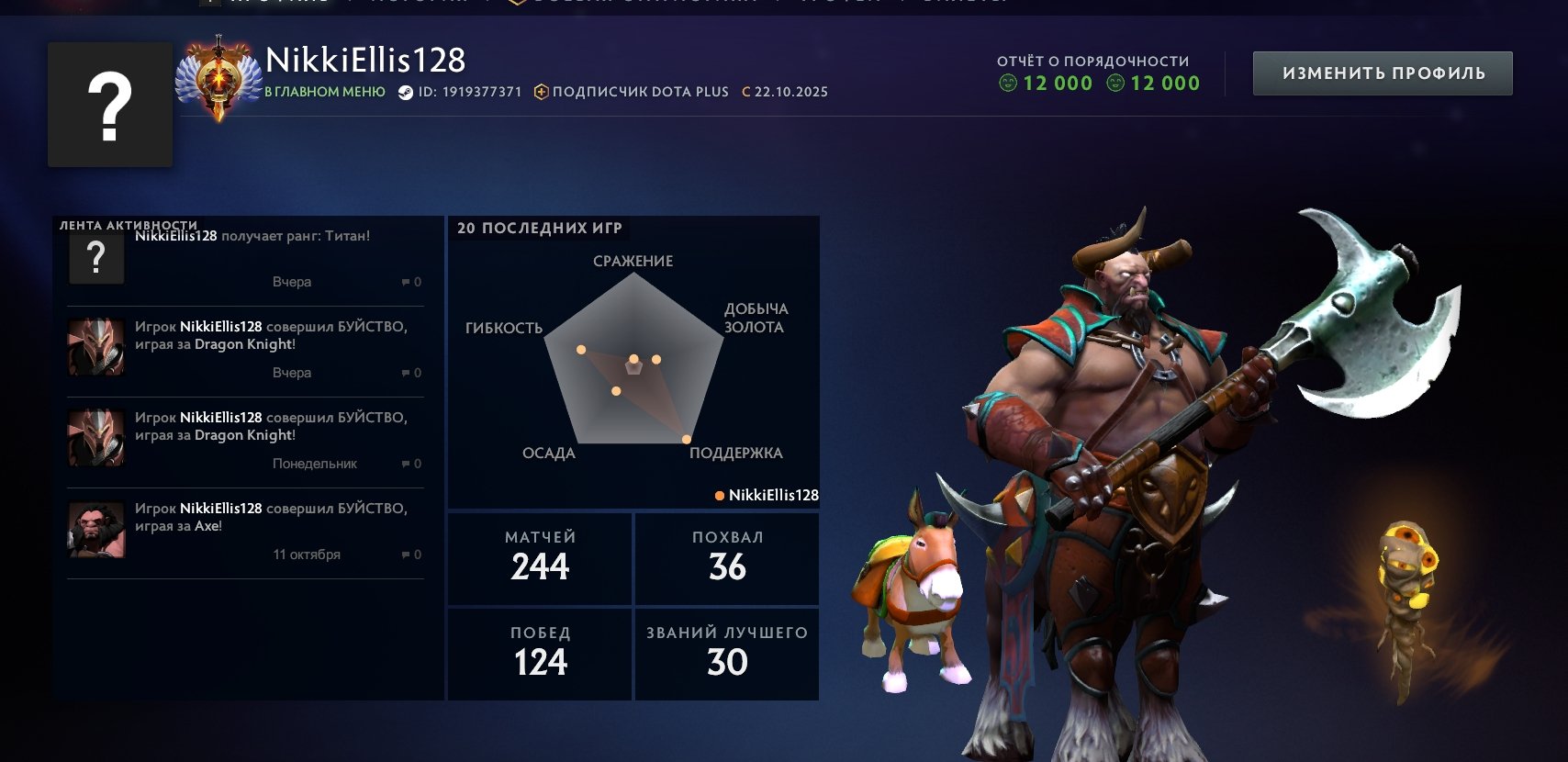This screenshot has width=1568, height=762.
Task: Open the Titan rank activity feed entry
Action: tap(245, 259)
